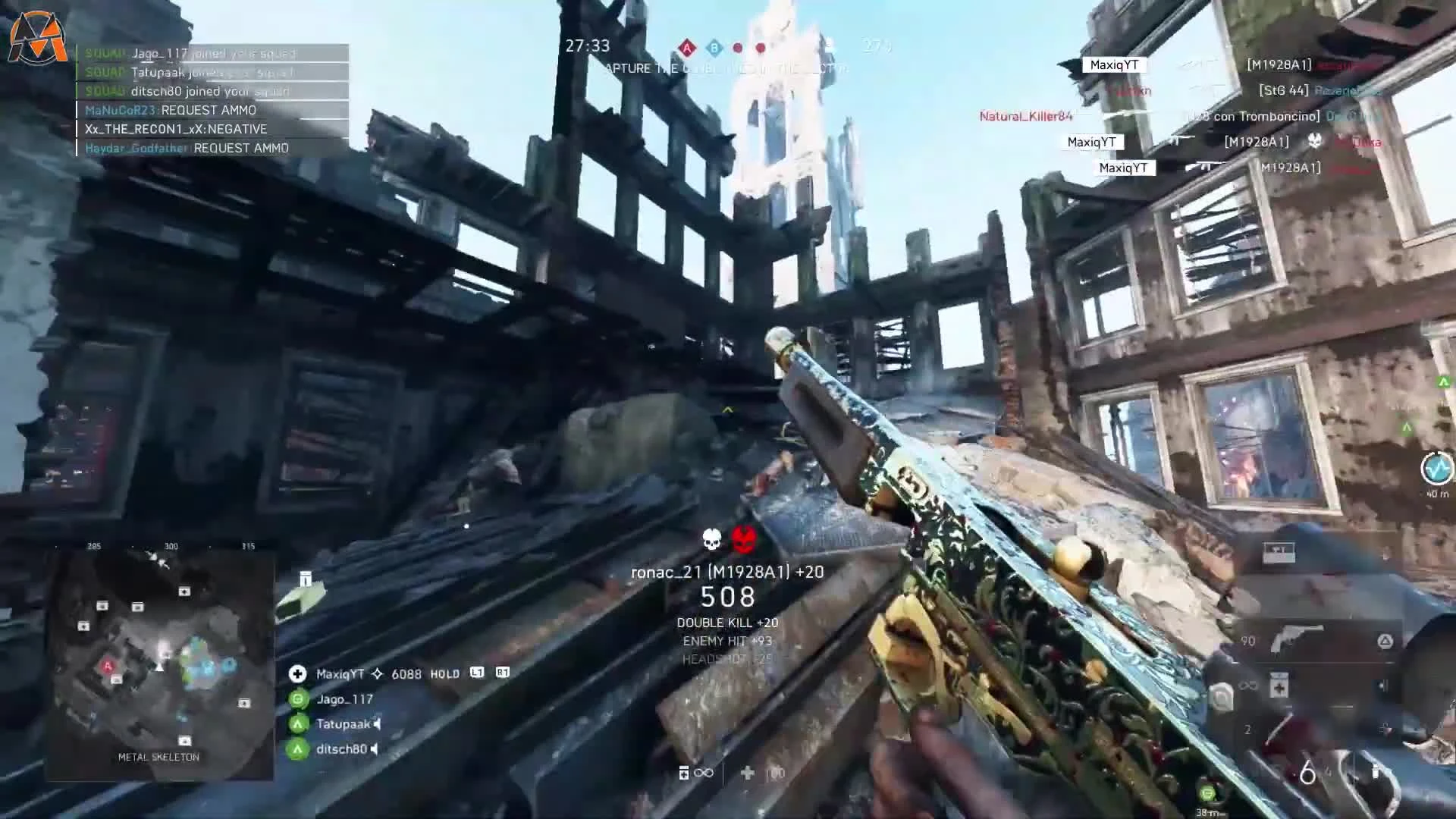Click the 285 mark on the compass
The image size is (1456, 819).
point(96,545)
